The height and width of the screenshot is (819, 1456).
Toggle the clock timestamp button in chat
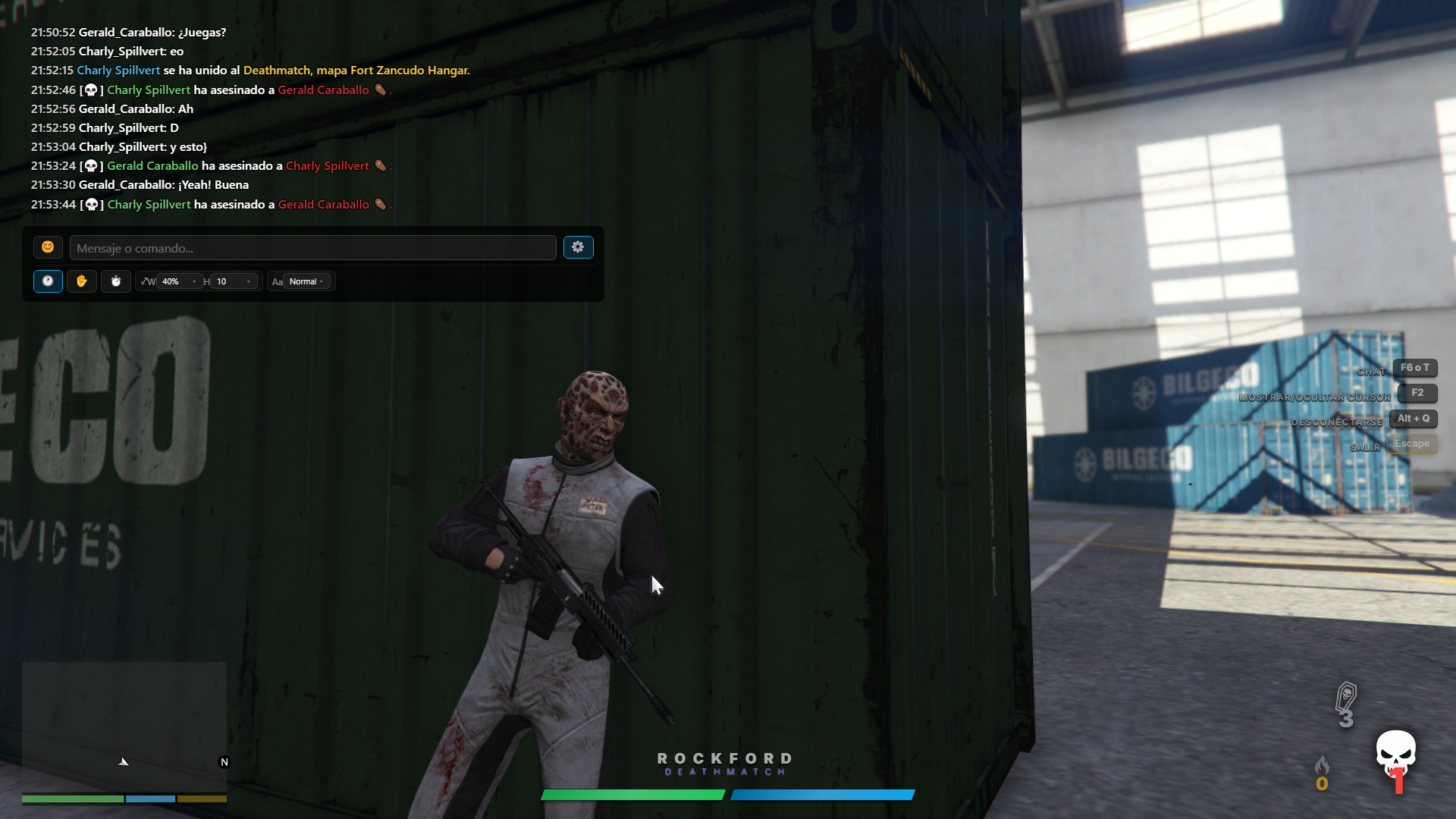coord(48,281)
